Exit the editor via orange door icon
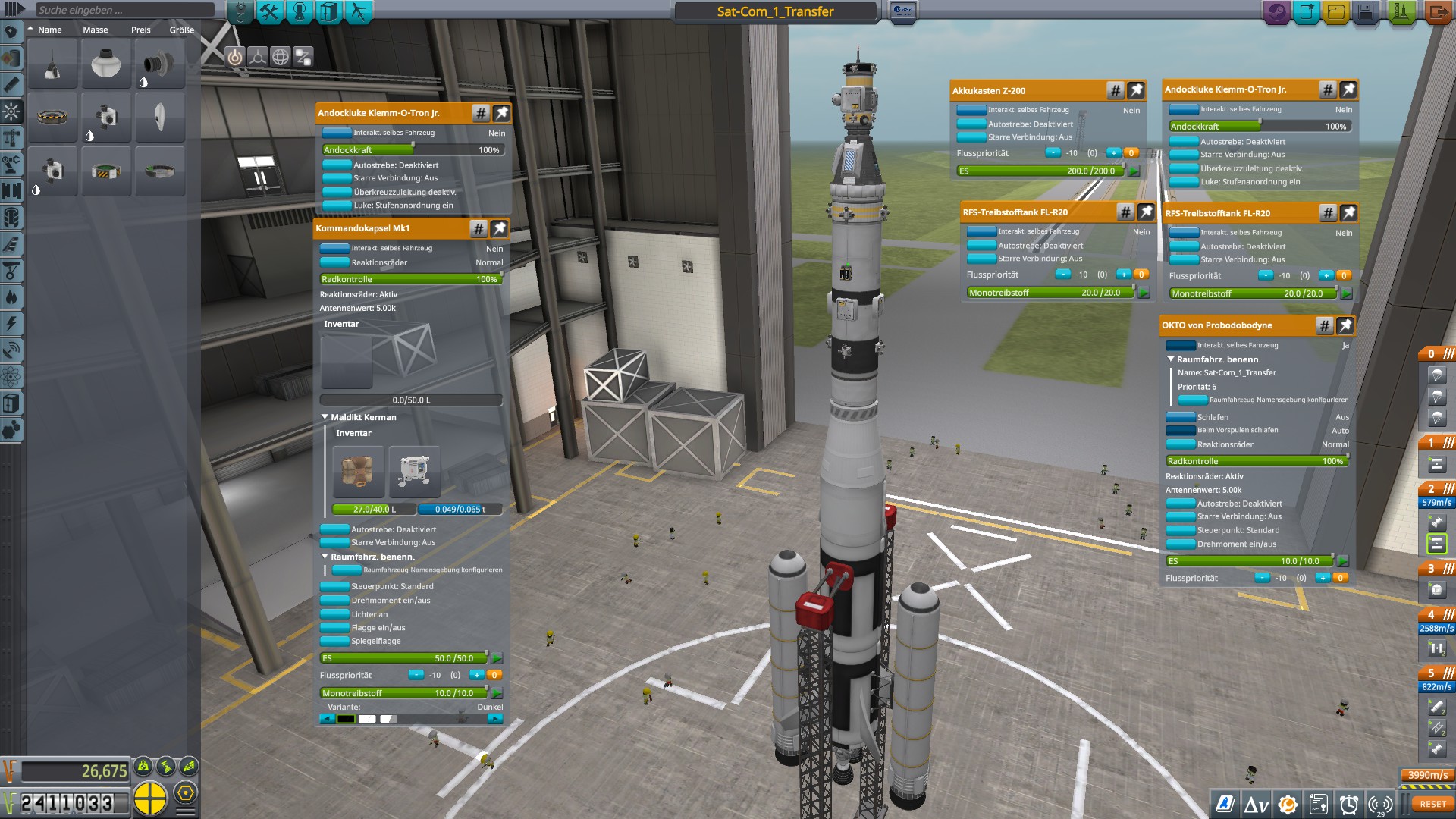This screenshot has width=1456, height=819. (1437, 12)
